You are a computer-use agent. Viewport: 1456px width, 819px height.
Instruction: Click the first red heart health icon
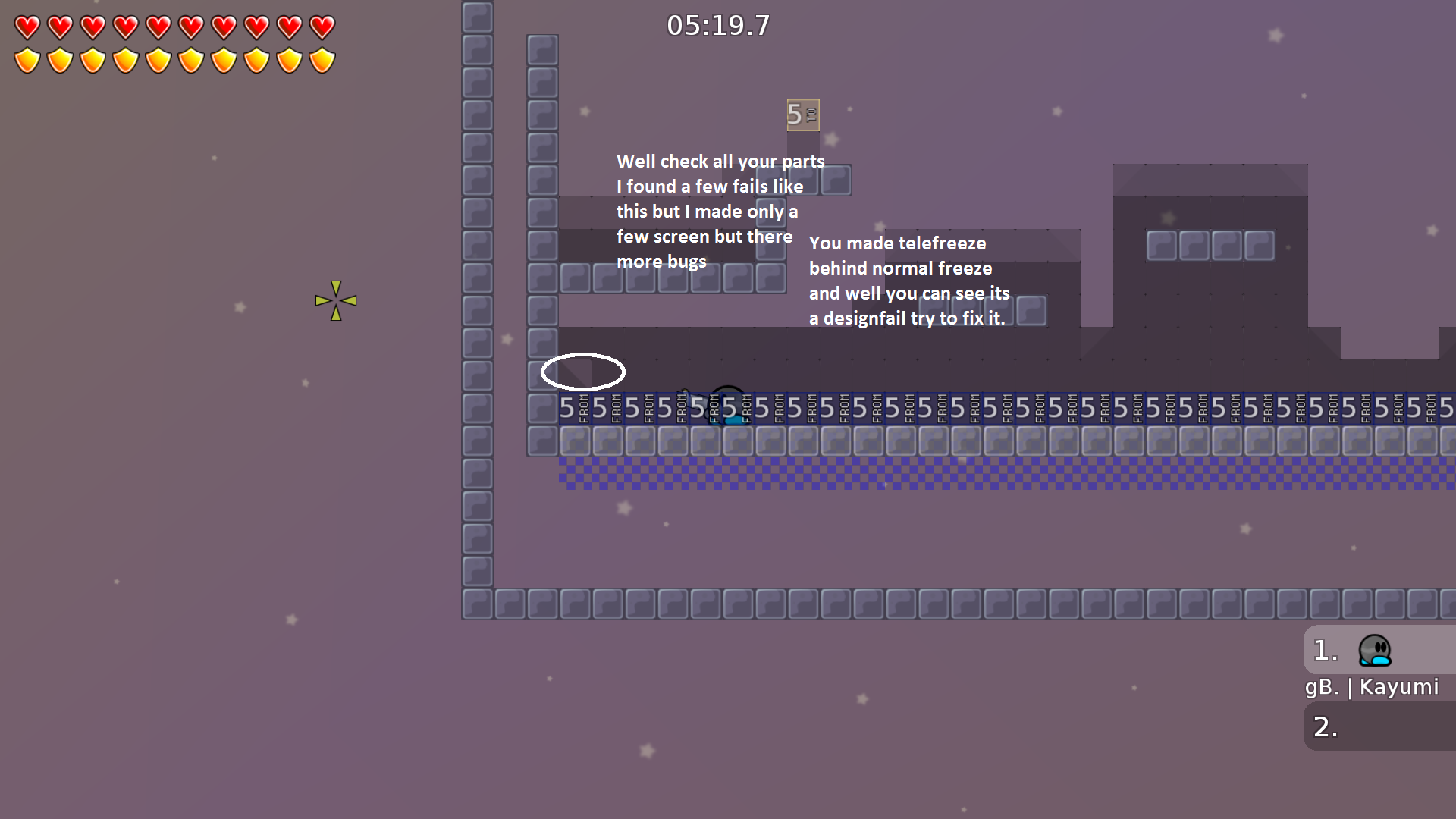[x=28, y=28]
